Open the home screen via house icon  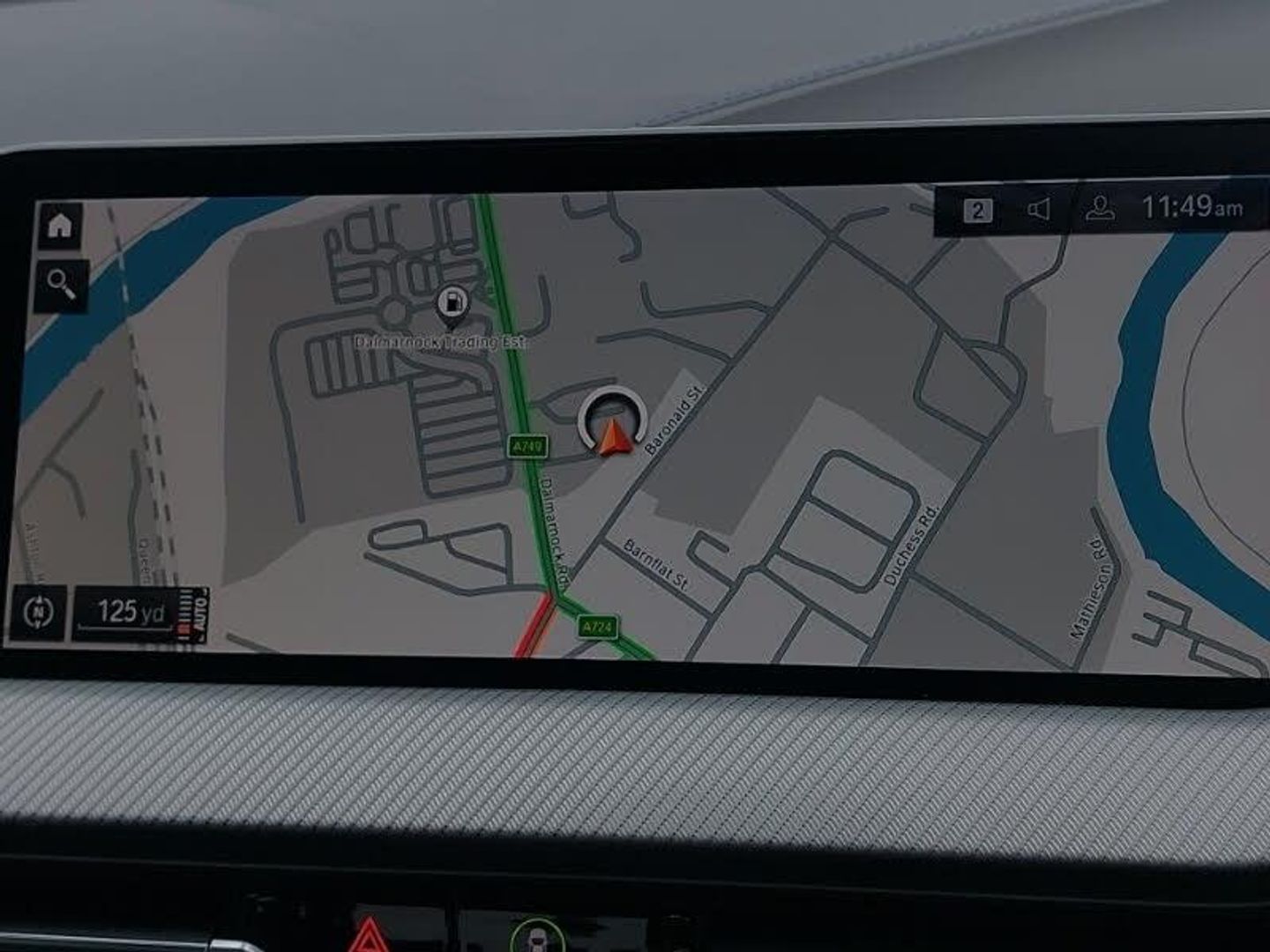60,226
